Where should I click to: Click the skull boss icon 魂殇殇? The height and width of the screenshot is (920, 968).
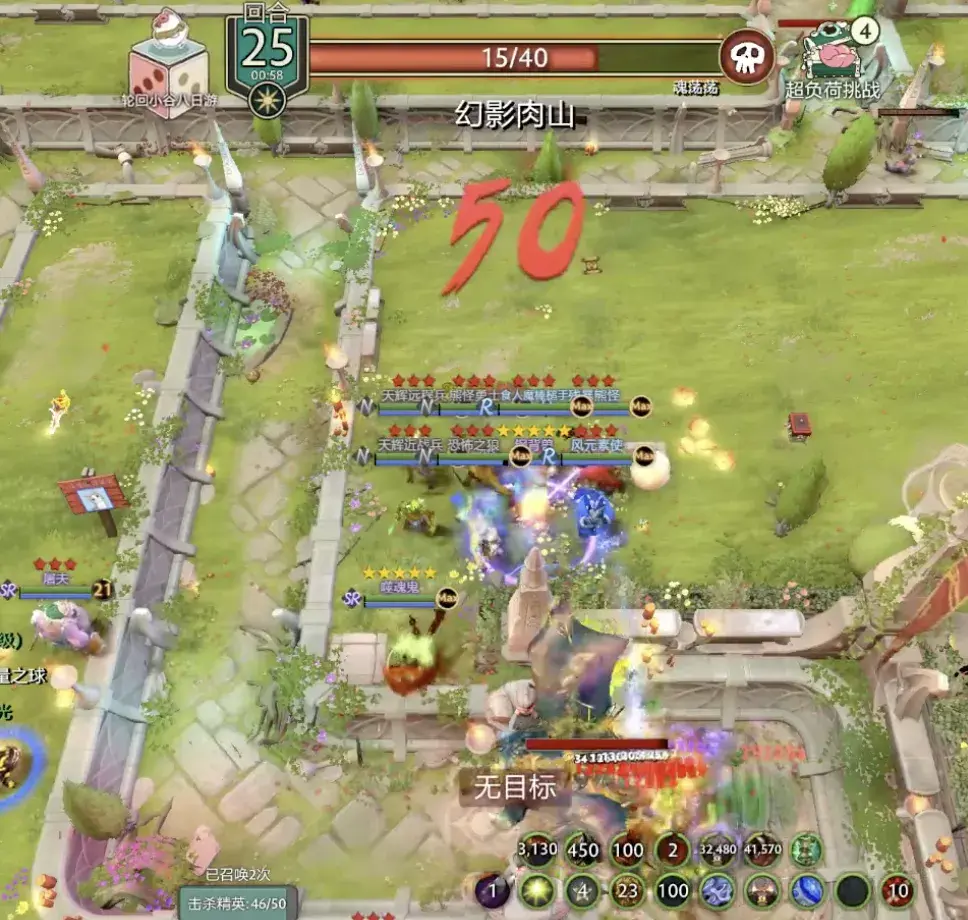tap(746, 56)
